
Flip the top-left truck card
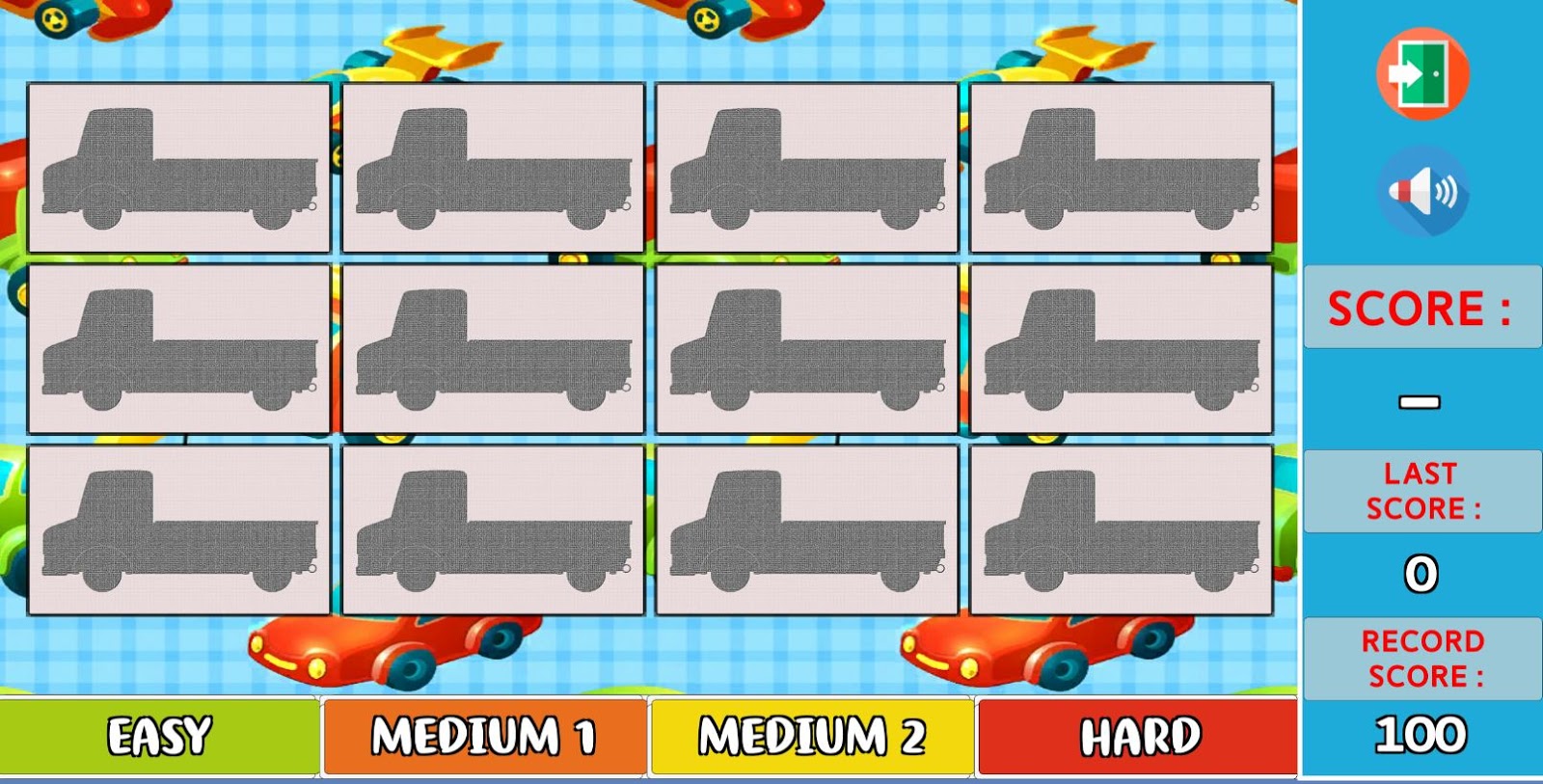[178, 167]
